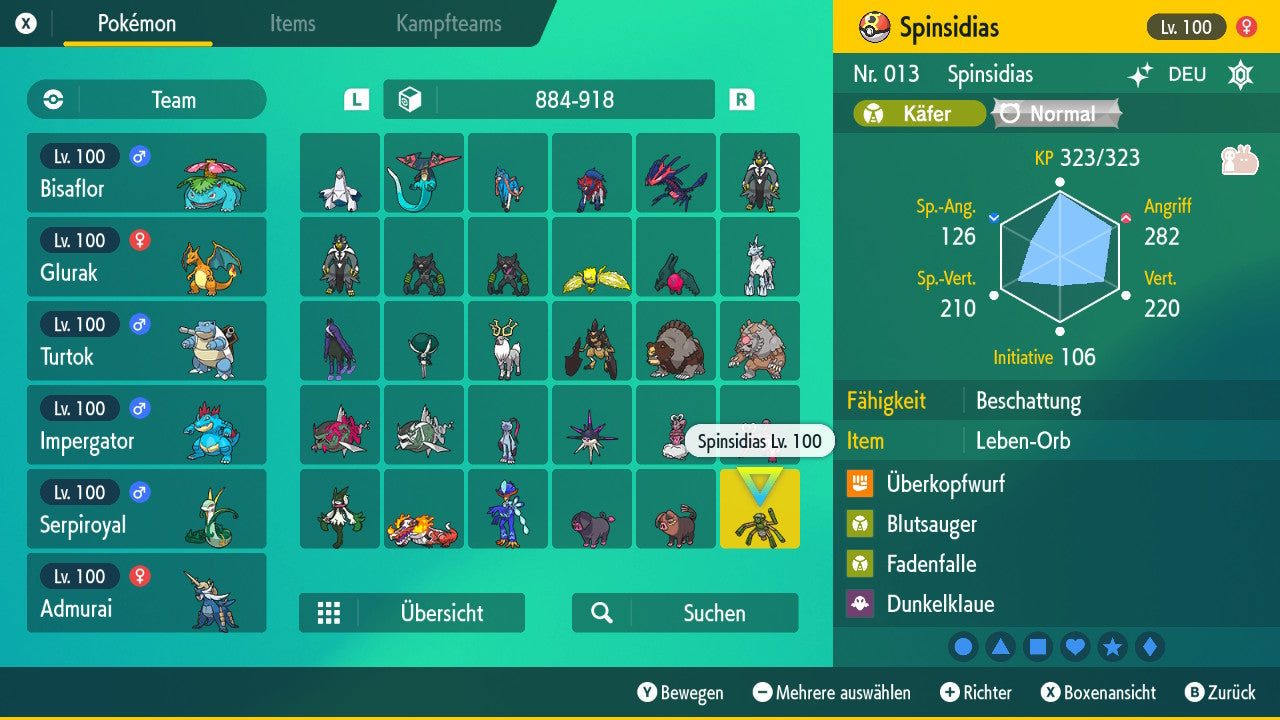Viewport: 1280px width, 720px height.
Task: Switch to the Items tab
Action: point(292,25)
